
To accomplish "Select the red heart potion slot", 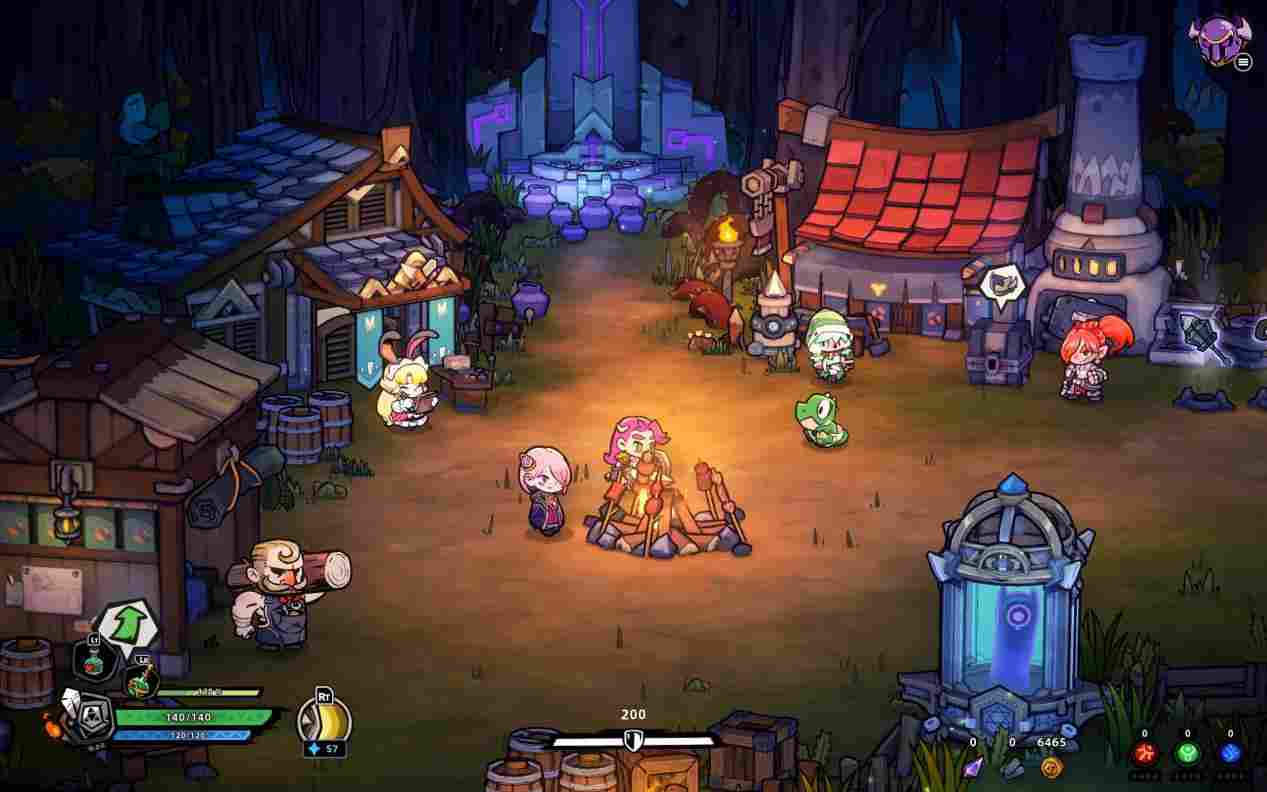I will (x=91, y=659).
